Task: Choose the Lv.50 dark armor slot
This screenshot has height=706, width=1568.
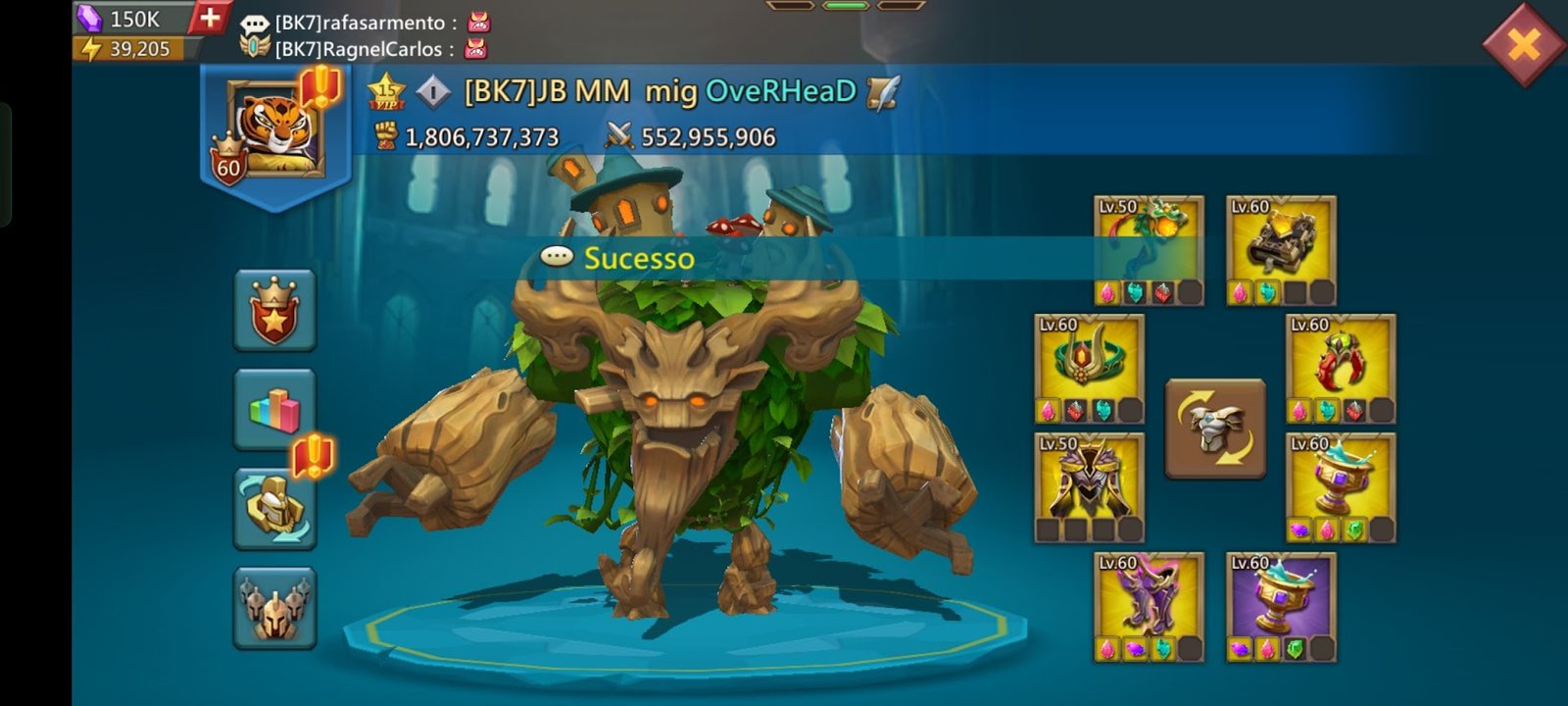Action: point(1089,488)
